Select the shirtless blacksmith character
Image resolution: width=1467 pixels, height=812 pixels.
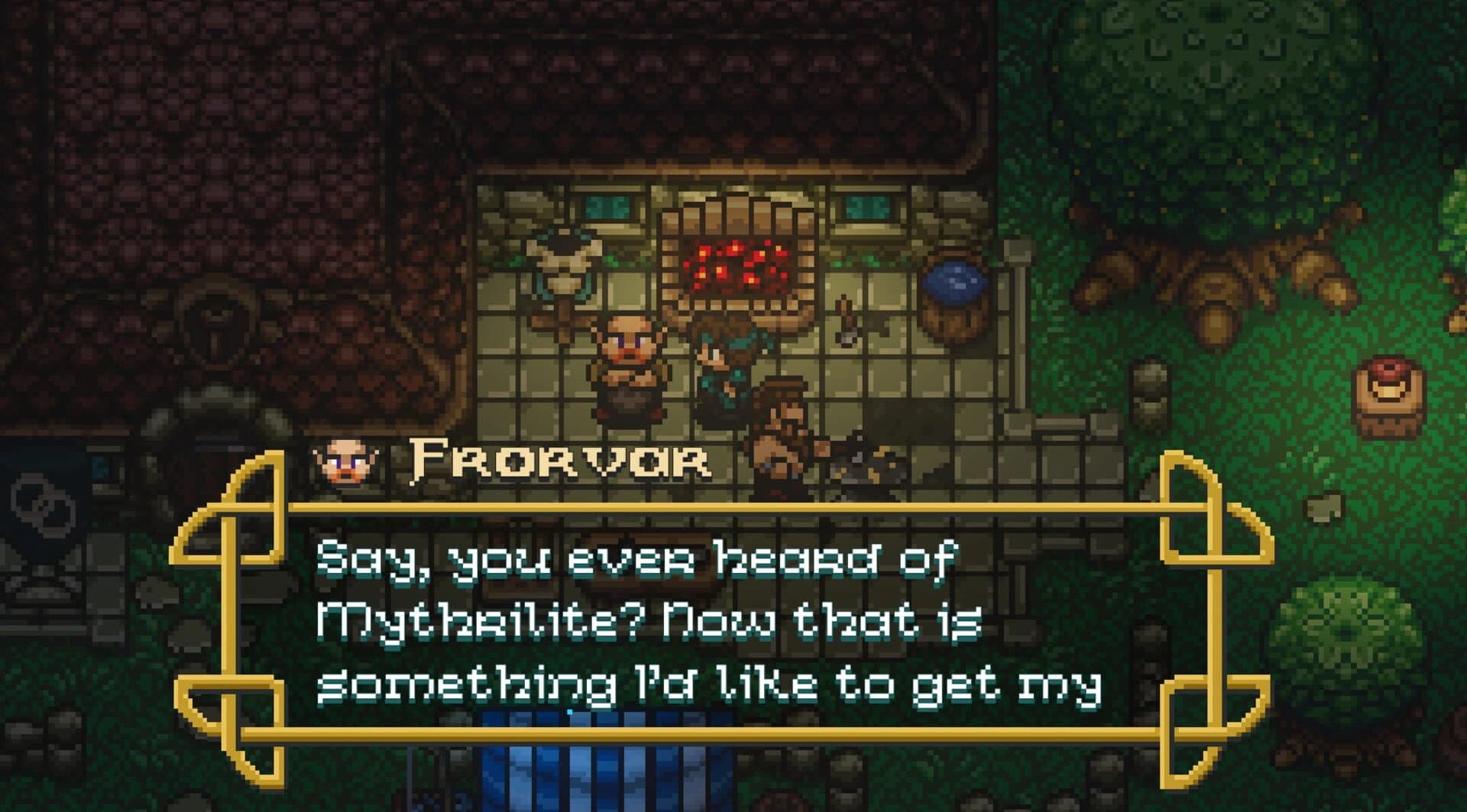coord(779,428)
